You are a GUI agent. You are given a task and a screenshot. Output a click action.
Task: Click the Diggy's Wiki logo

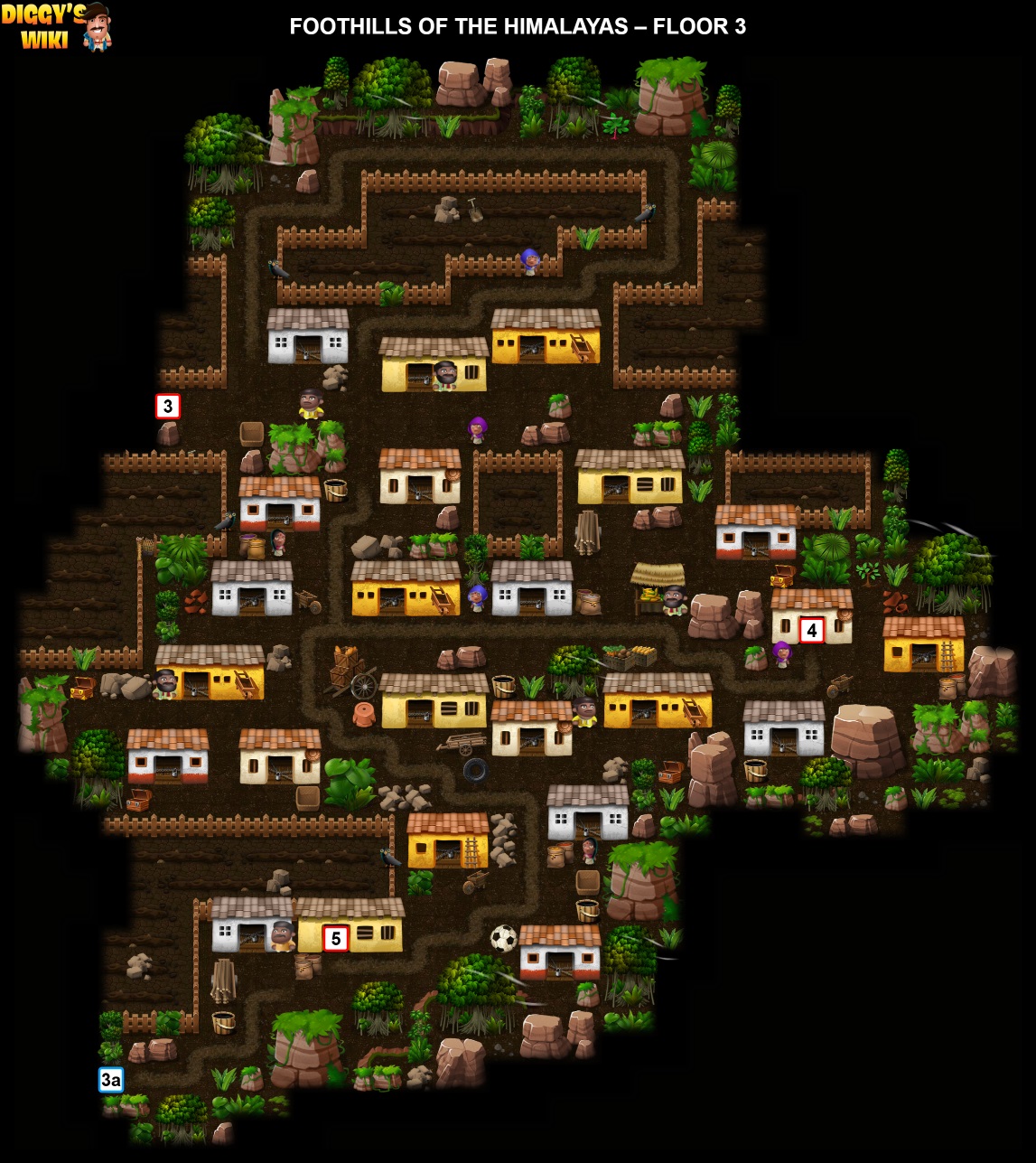point(56,26)
